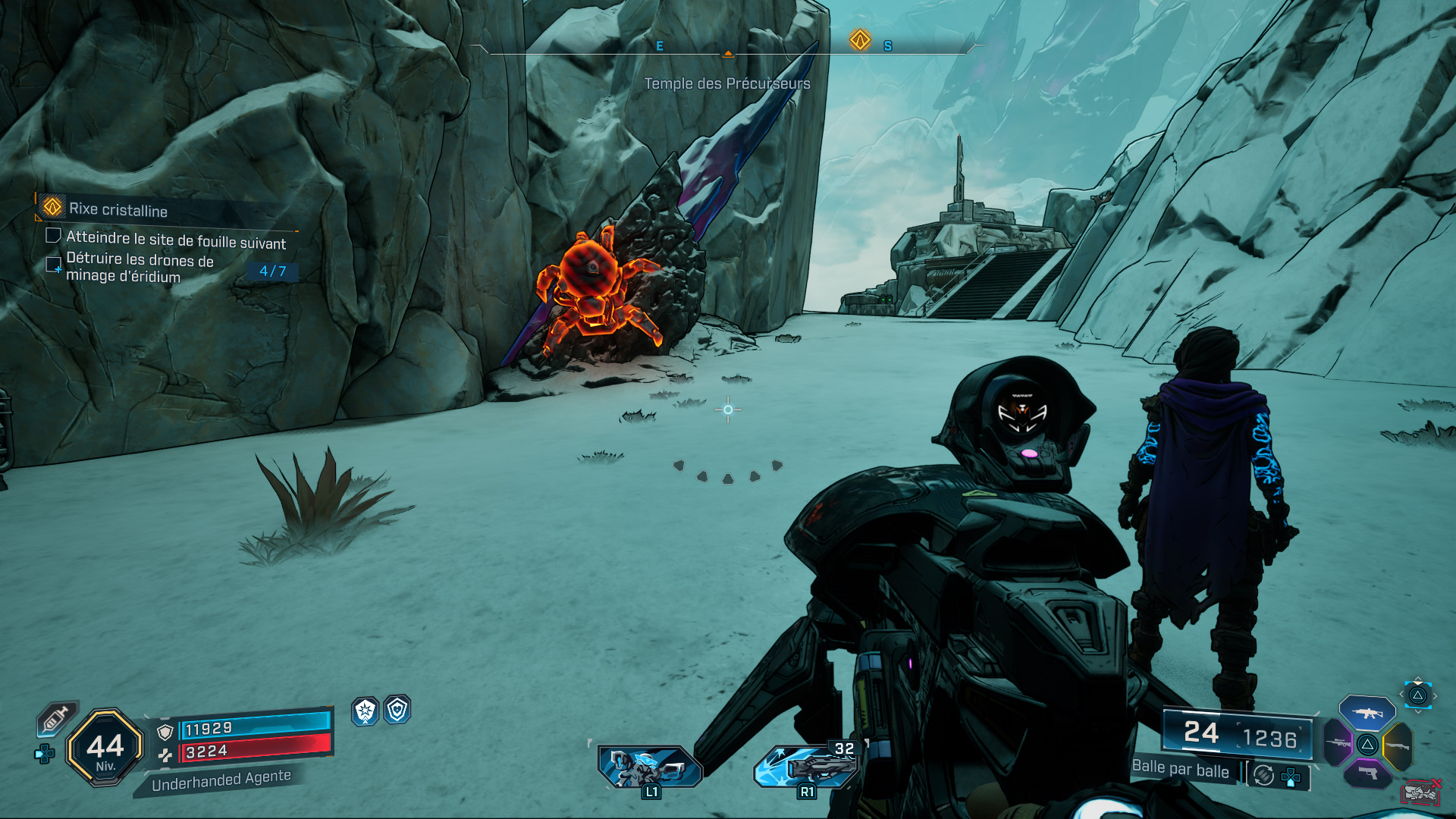Switch to the sniper rifle weapon slot

(1338, 742)
